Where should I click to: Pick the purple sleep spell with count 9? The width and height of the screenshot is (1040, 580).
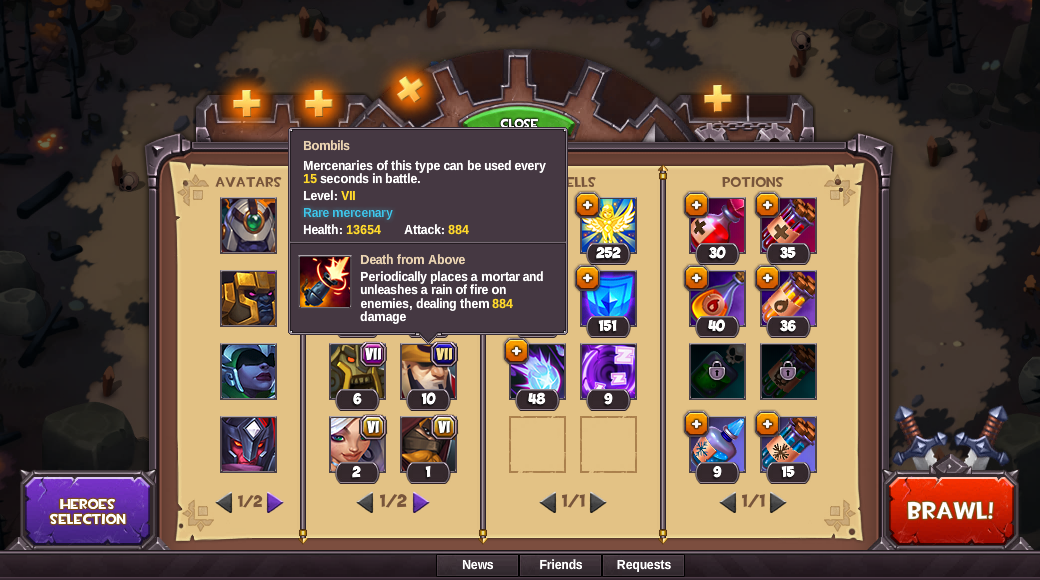tap(608, 371)
